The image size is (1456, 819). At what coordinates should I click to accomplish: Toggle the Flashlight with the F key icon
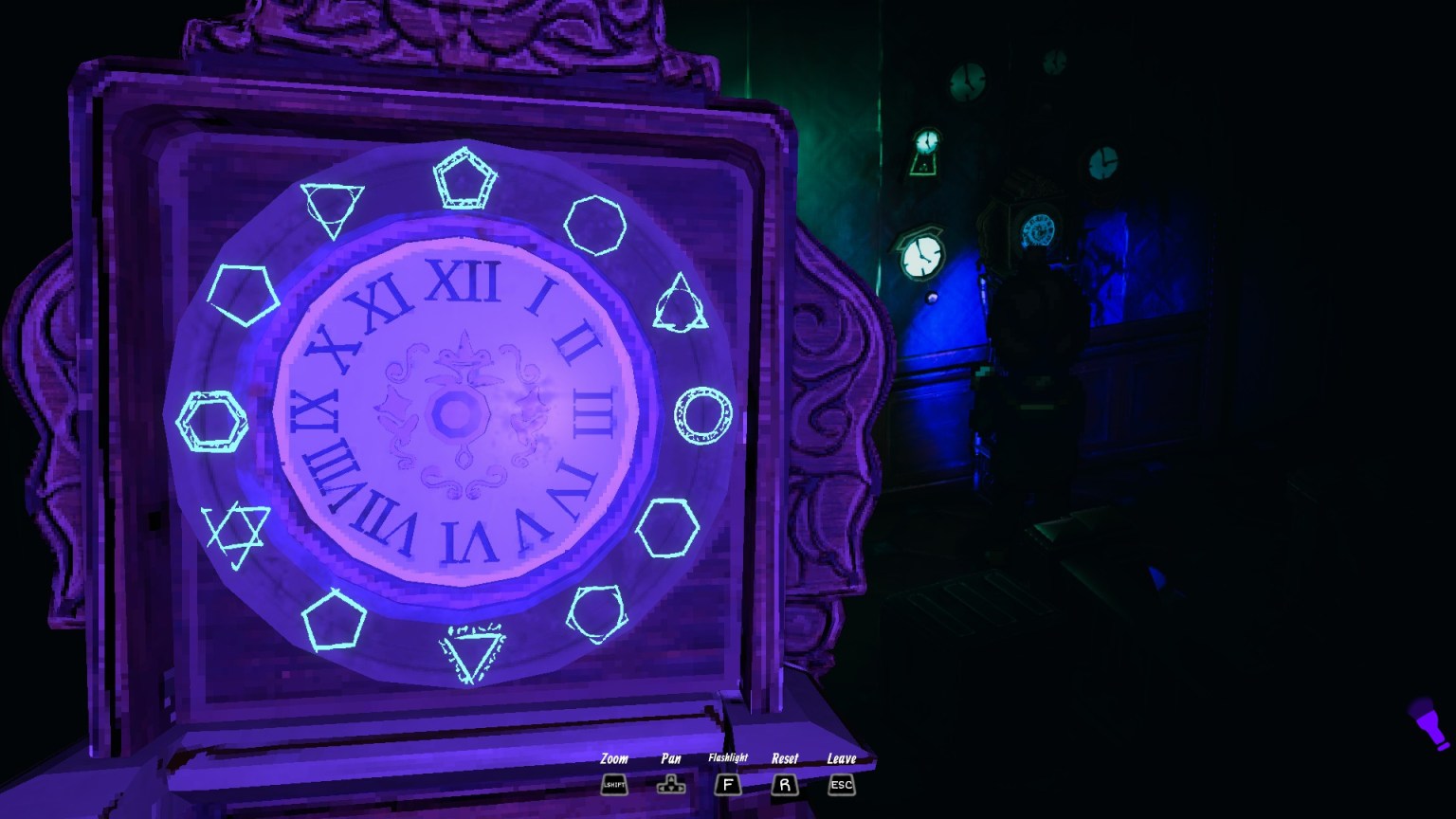click(x=727, y=784)
